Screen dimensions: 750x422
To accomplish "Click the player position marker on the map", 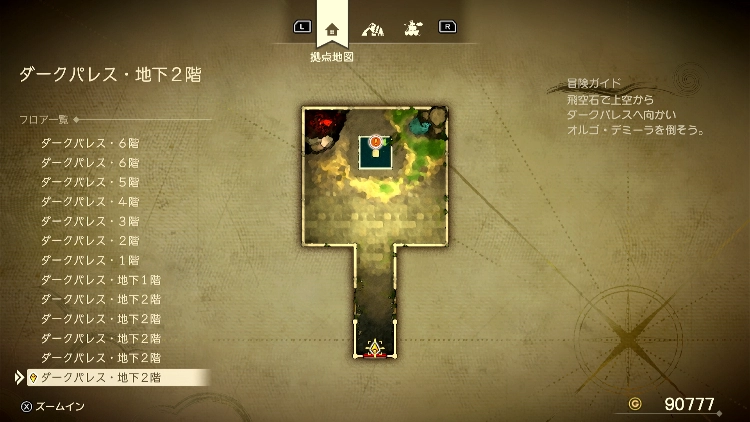I will 375,348.
